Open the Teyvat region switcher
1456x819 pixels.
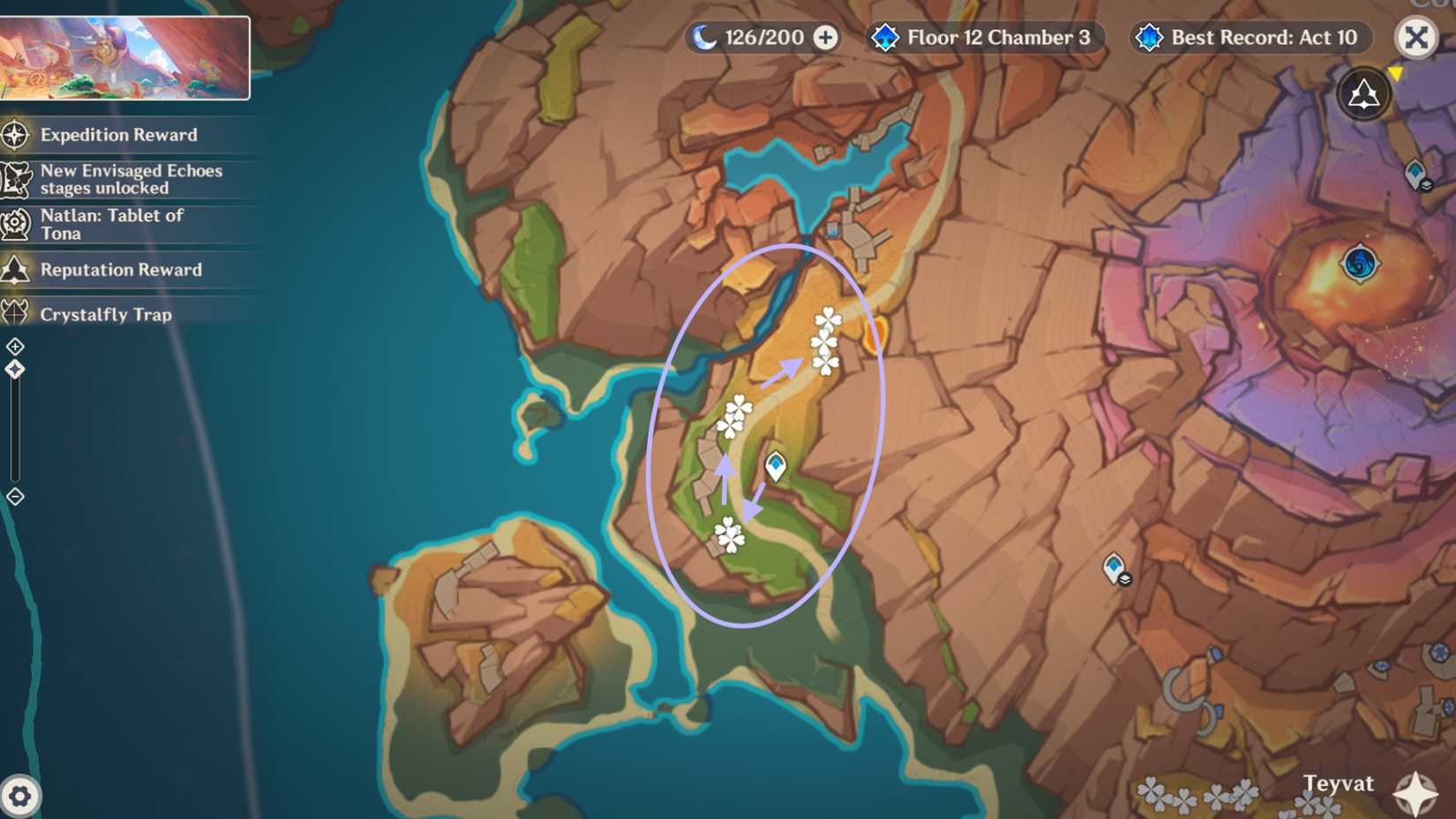(1338, 784)
